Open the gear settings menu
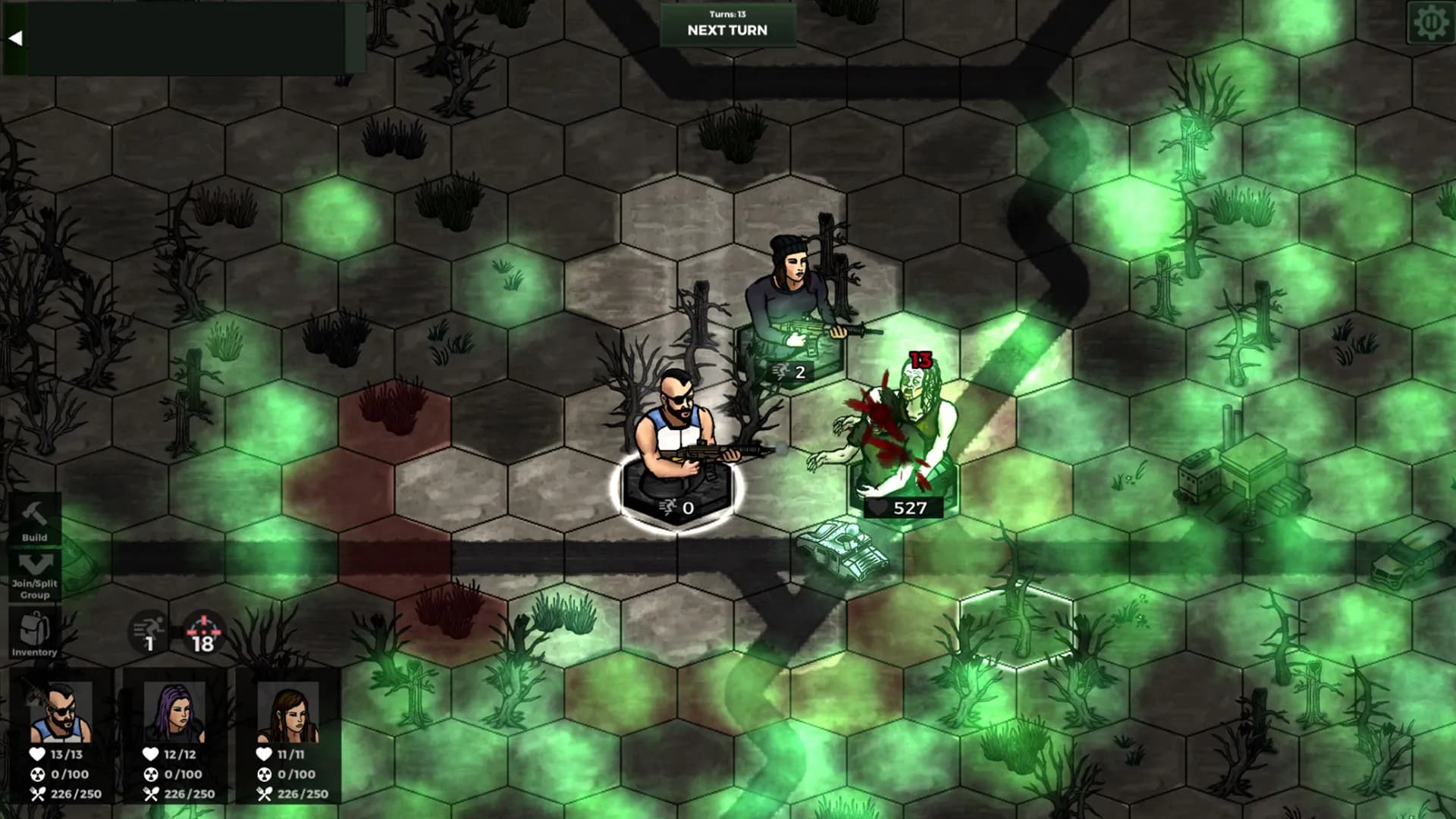Viewport: 1456px width, 819px height. pyautogui.click(x=1430, y=23)
